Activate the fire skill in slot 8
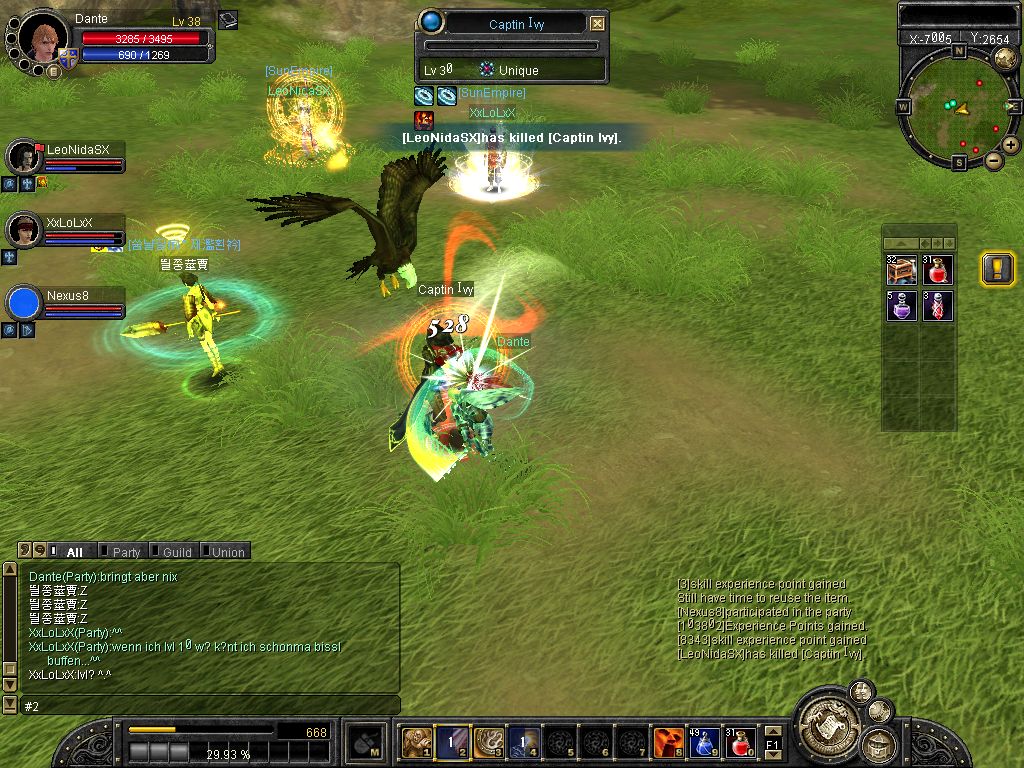 pos(668,742)
